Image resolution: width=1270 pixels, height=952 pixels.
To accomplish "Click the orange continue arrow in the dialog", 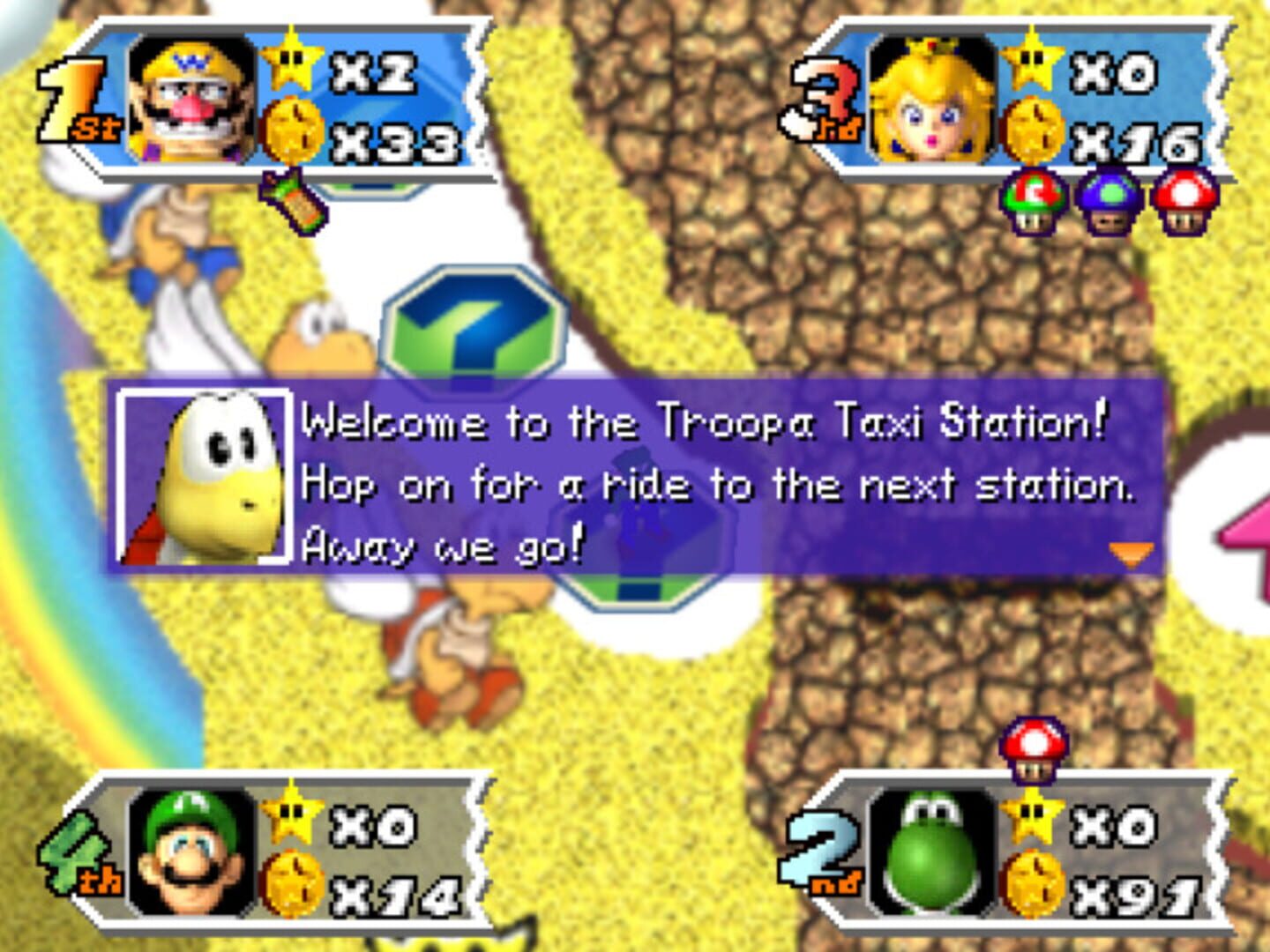I will 1130,554.
